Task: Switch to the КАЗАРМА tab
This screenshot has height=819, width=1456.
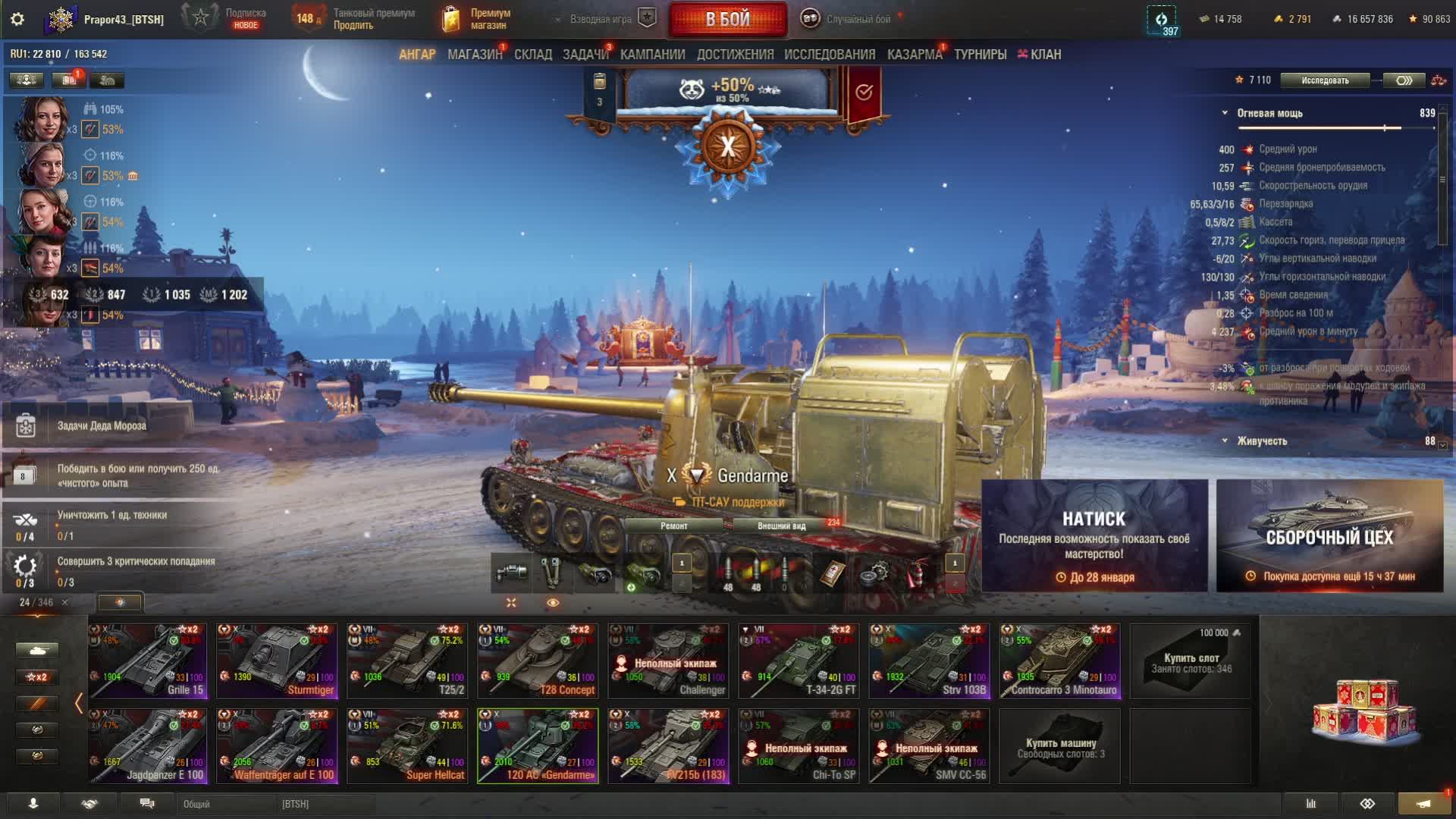Action: click(x=915, y=55)
